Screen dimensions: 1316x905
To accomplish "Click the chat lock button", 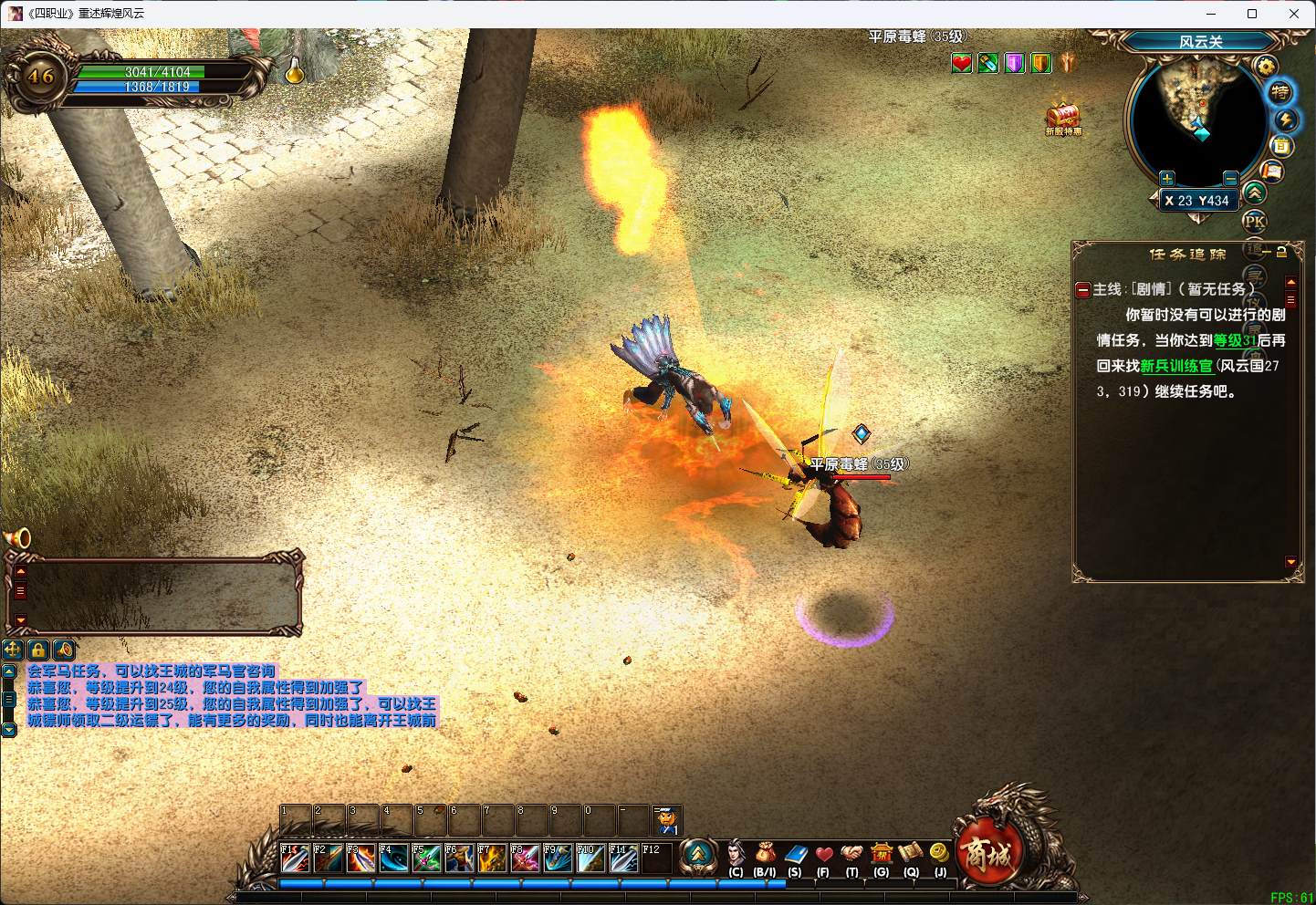I will pos(38,650).
